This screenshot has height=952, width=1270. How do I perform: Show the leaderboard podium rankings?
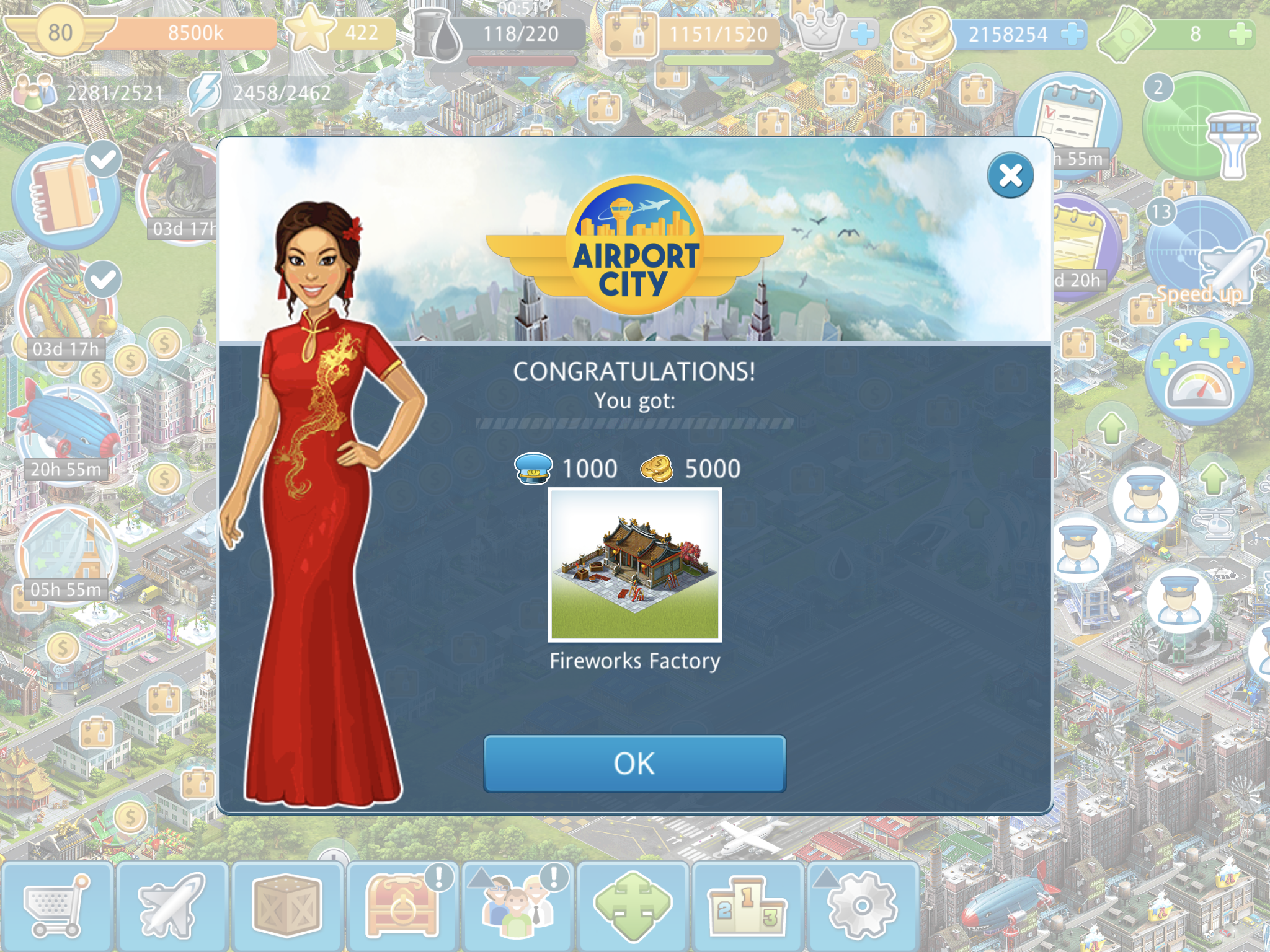tap(748, 906)
